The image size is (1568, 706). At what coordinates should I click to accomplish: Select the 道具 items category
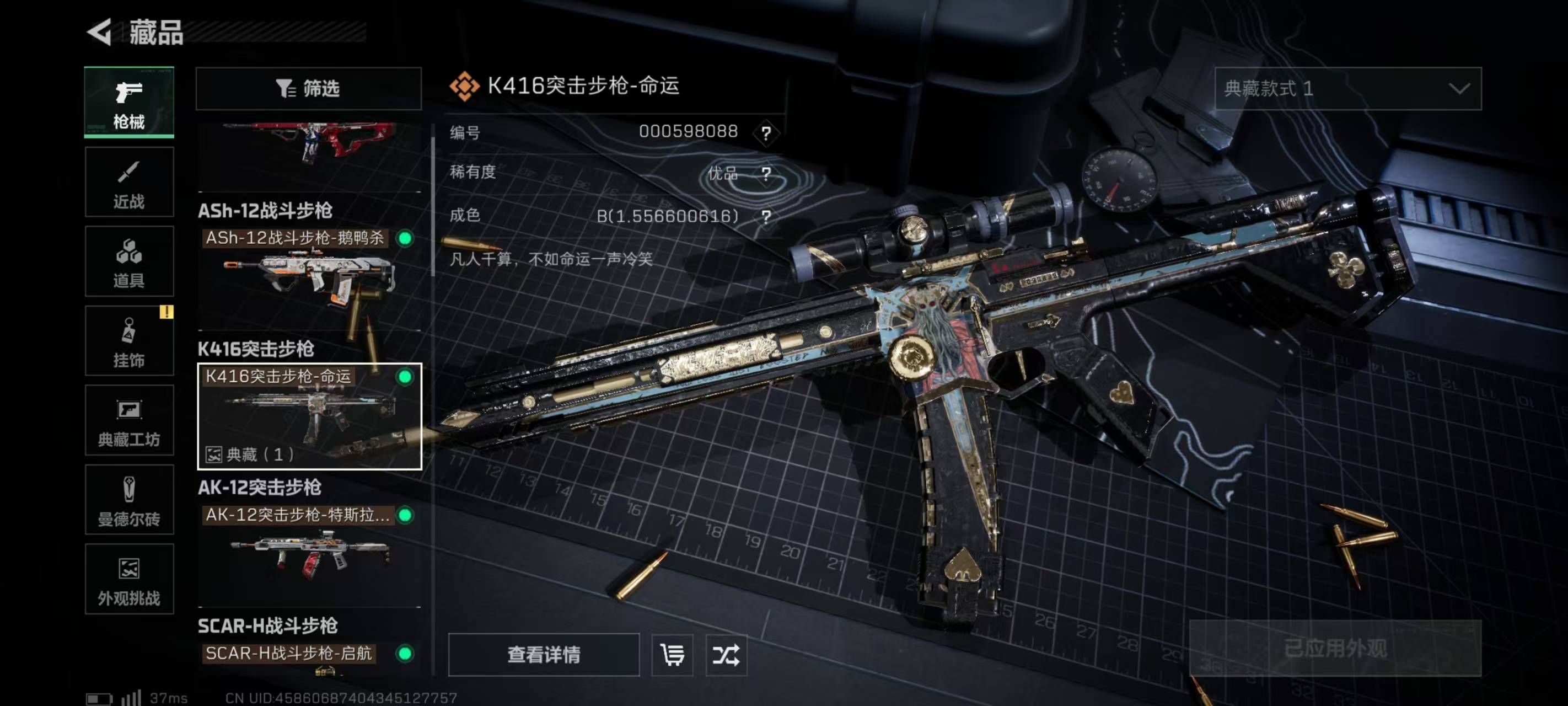[129, 262]
